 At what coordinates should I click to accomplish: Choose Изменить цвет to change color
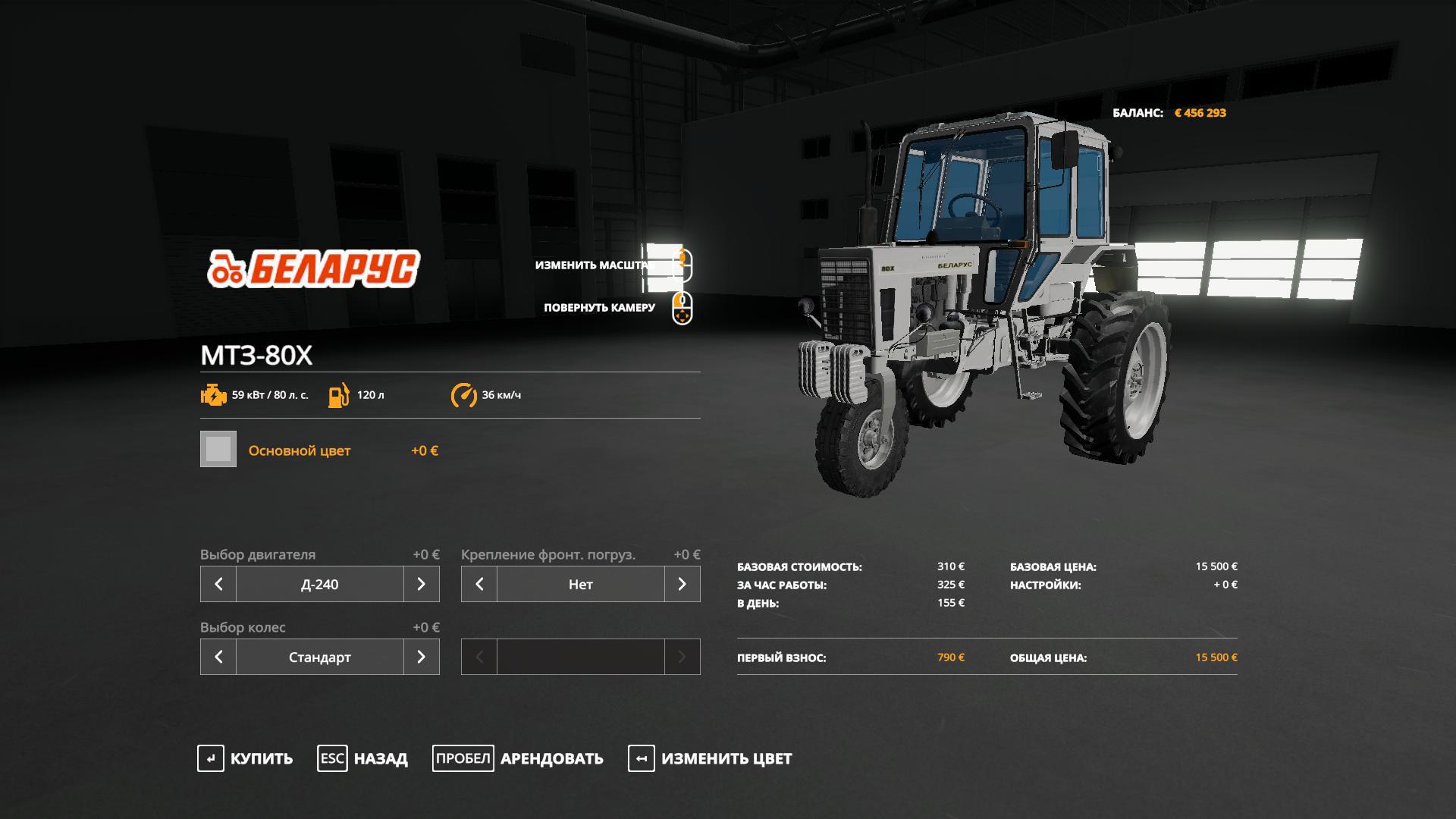pos(711,758)
